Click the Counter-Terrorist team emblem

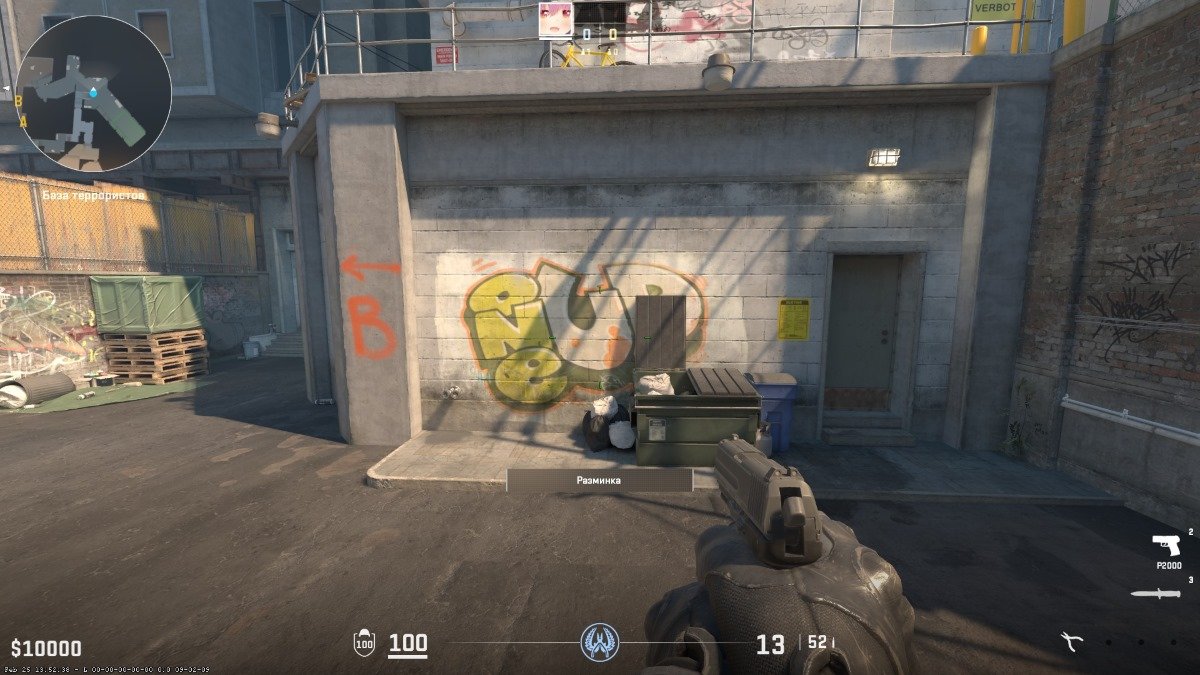click(600, 641)
